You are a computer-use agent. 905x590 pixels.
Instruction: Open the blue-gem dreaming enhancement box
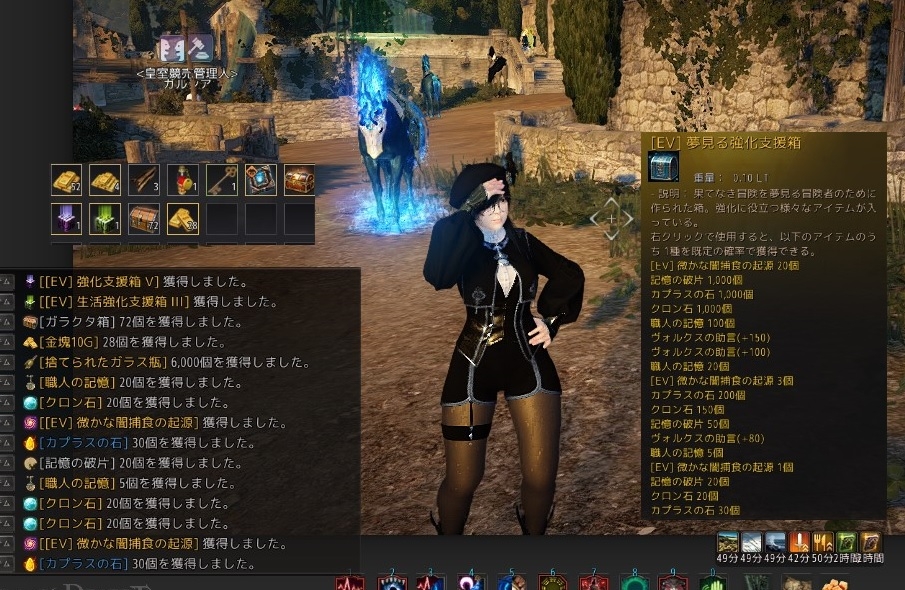(x=261, y=180)
